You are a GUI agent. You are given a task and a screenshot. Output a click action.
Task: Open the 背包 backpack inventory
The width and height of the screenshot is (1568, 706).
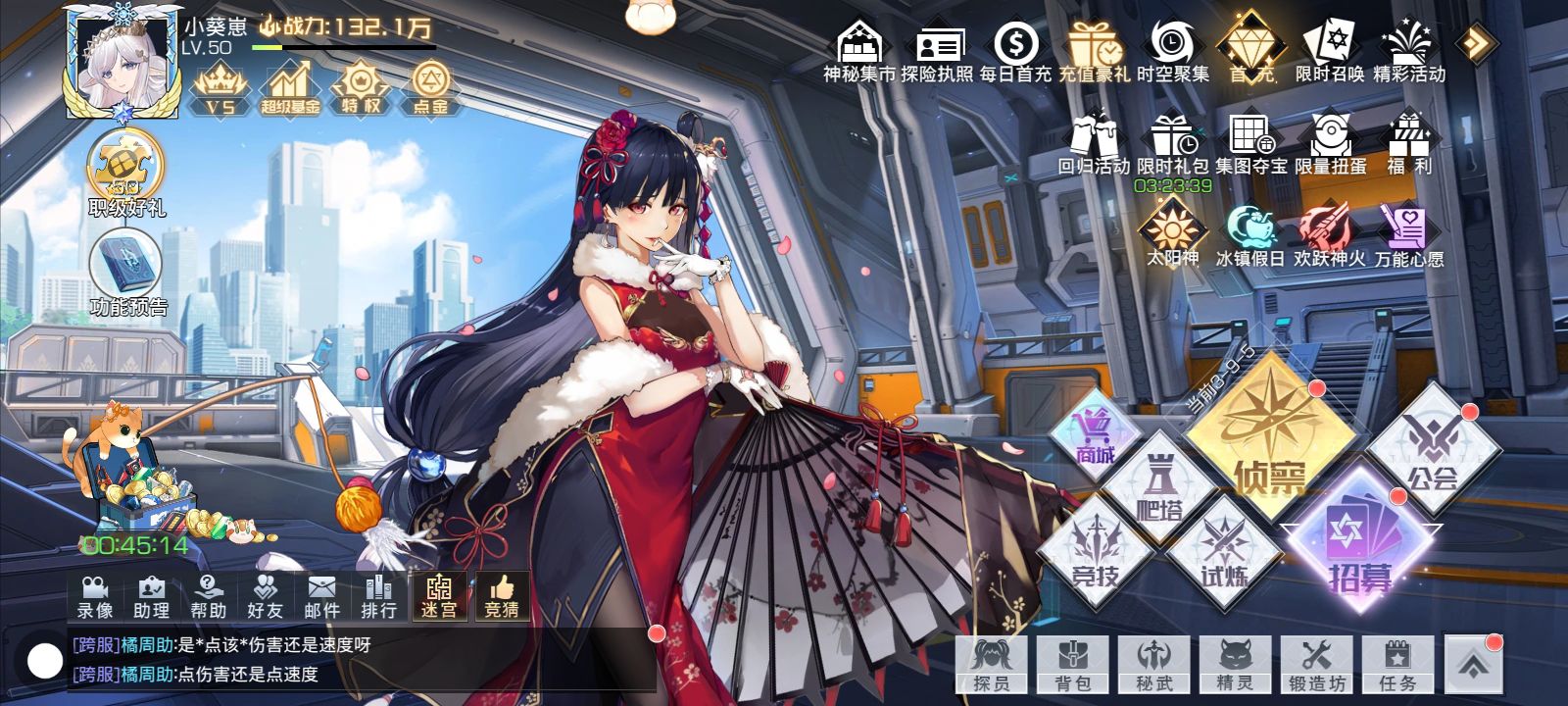(1073, 665)
